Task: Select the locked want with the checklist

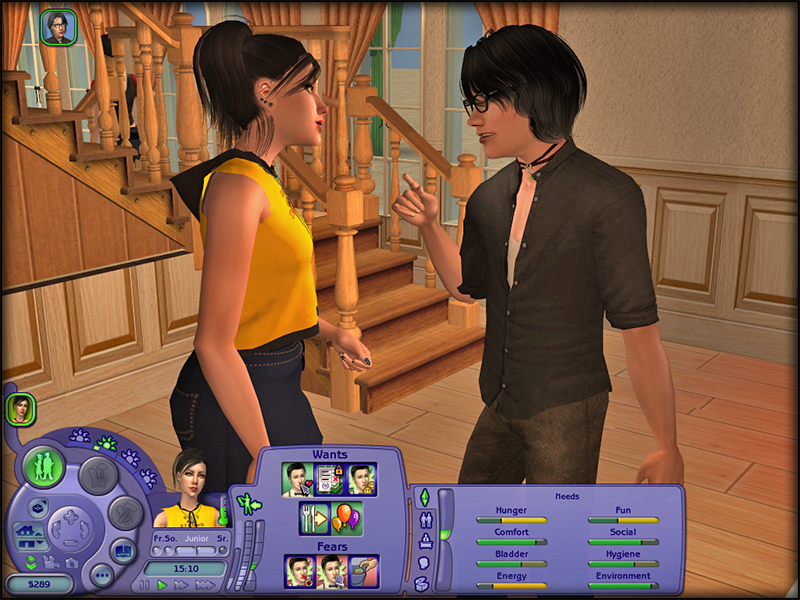Action: coord(329,478)
